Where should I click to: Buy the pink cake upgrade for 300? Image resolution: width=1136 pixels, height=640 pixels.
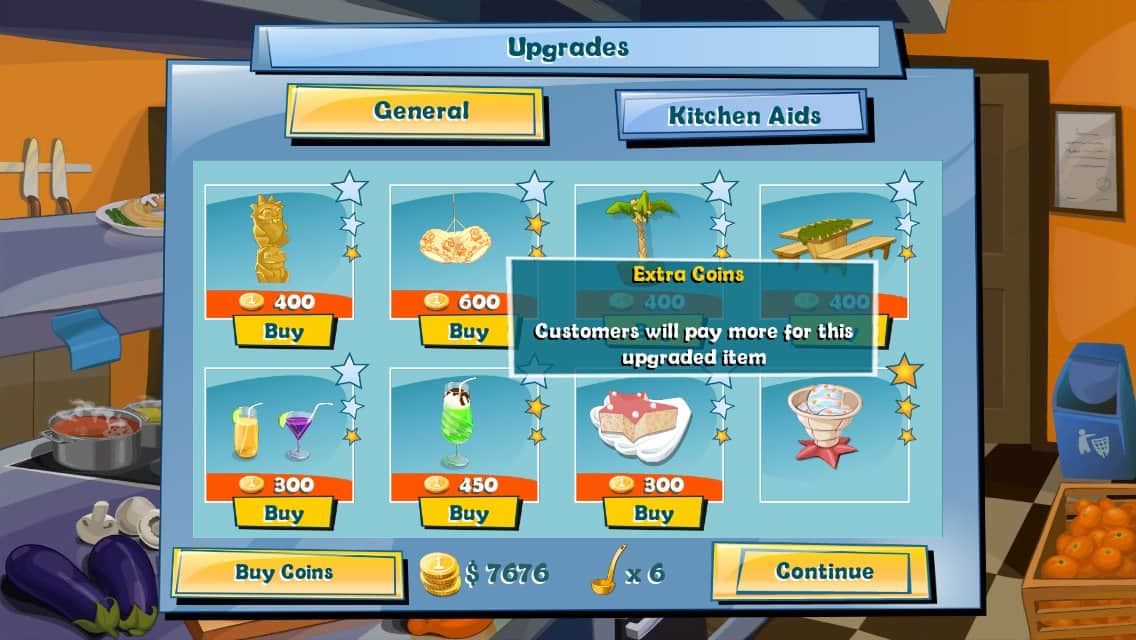point(652,513)
